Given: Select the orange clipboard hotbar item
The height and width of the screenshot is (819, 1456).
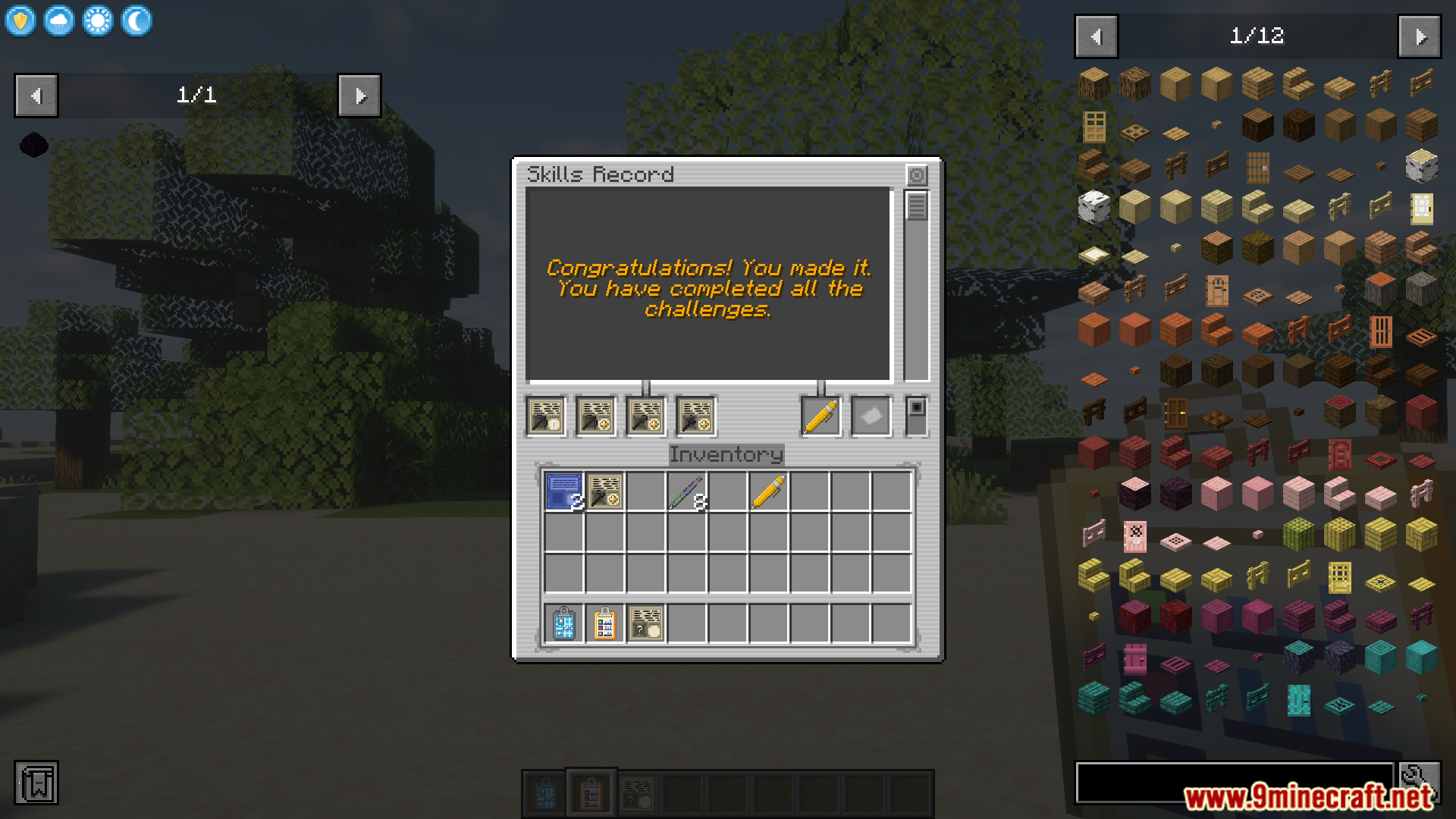Looking at the screenshot, I should [x=604, y=624].
